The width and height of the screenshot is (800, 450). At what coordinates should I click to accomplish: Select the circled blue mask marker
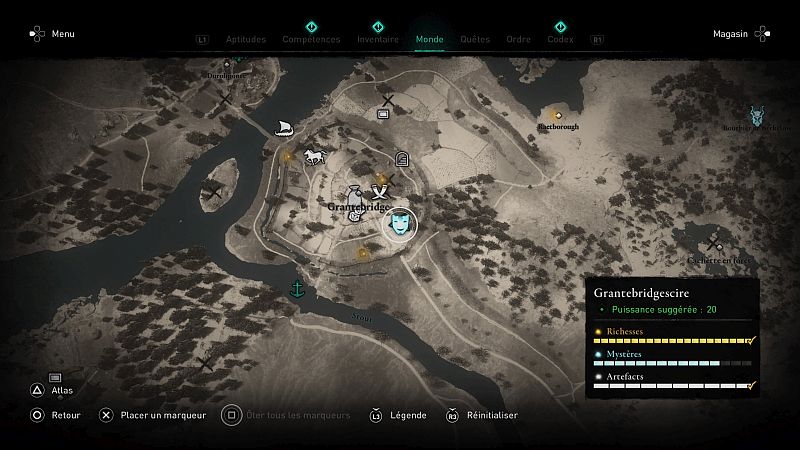[x=400, y=225]
